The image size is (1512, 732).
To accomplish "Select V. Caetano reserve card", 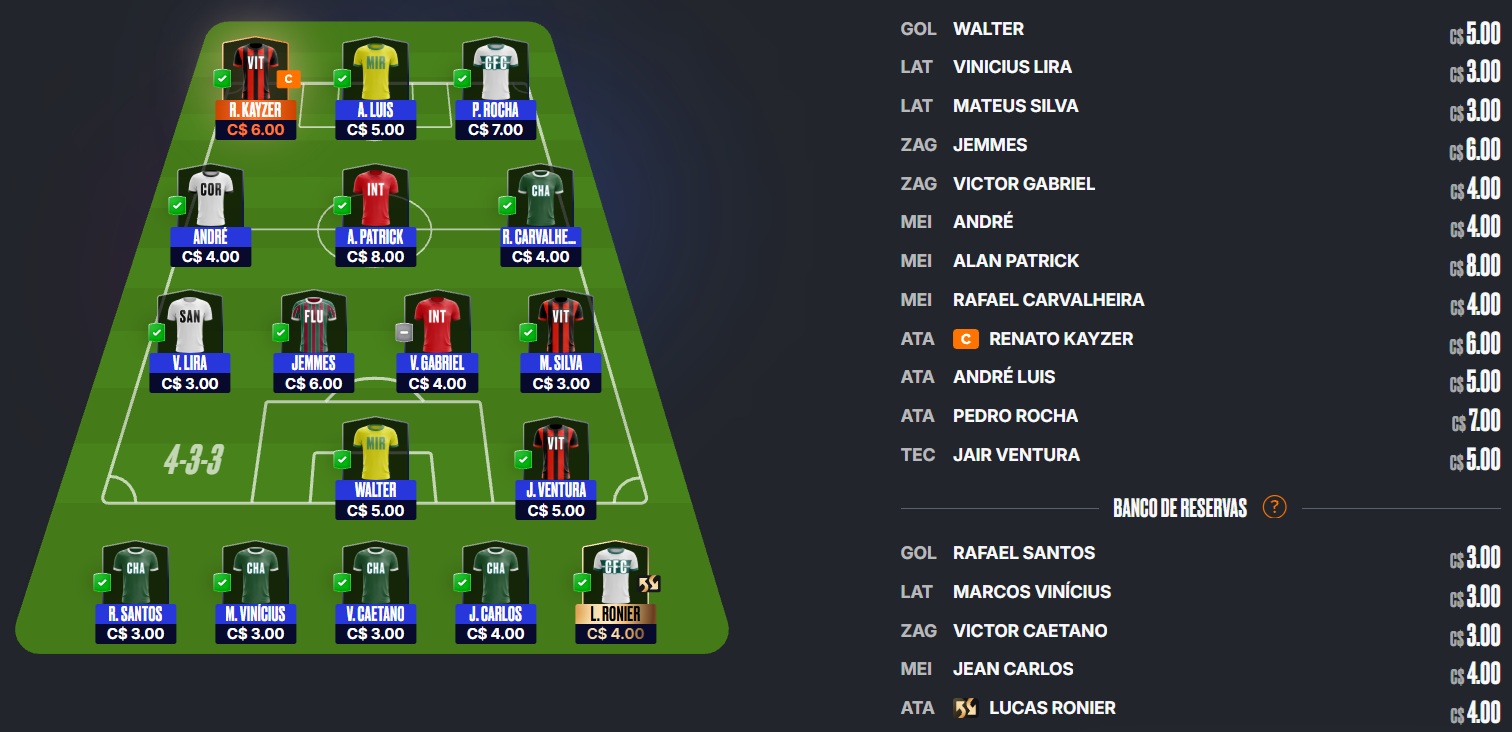I will 375,592.
